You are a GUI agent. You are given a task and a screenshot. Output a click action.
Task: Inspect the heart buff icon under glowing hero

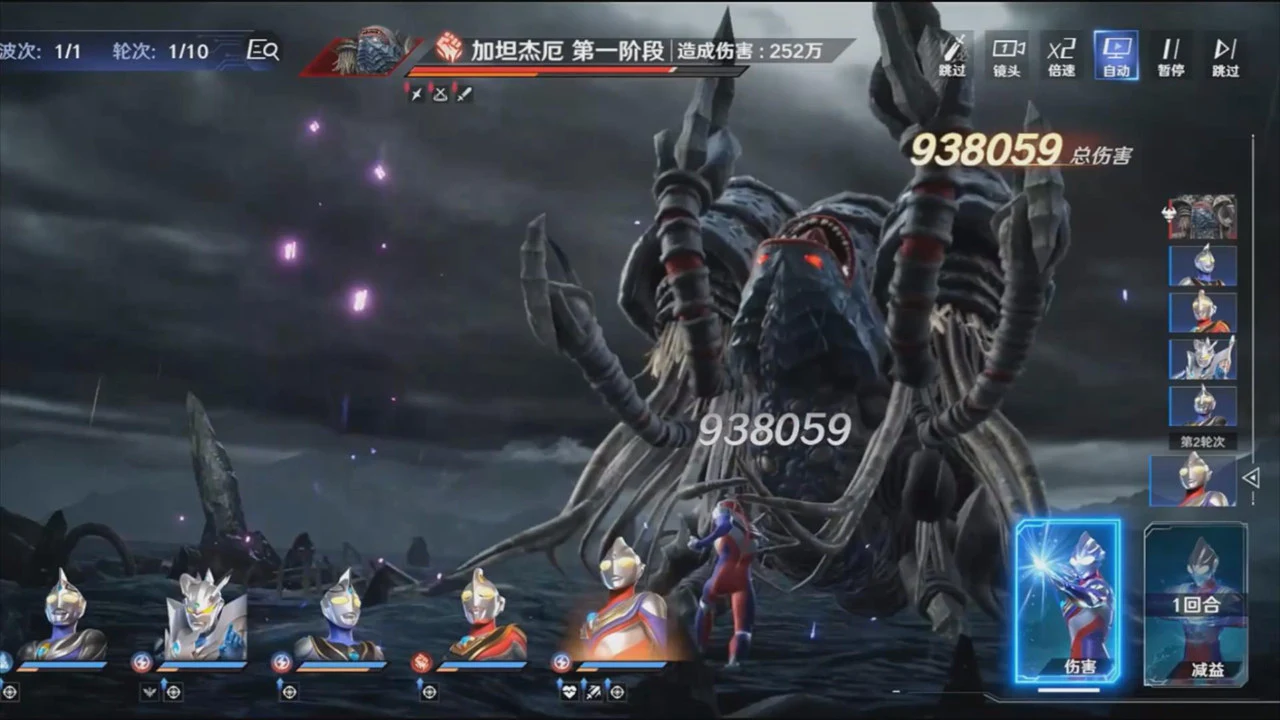coord(568,691)
